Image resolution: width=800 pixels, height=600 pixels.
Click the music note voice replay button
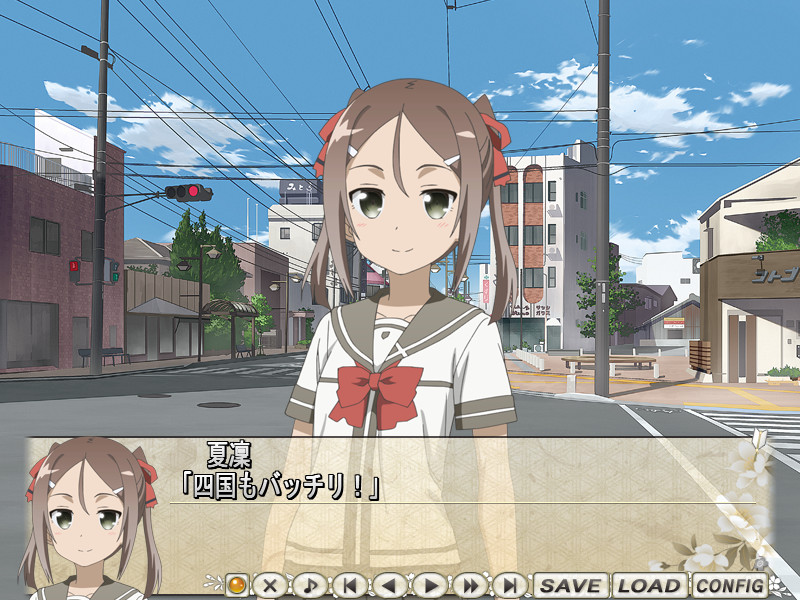308,585
